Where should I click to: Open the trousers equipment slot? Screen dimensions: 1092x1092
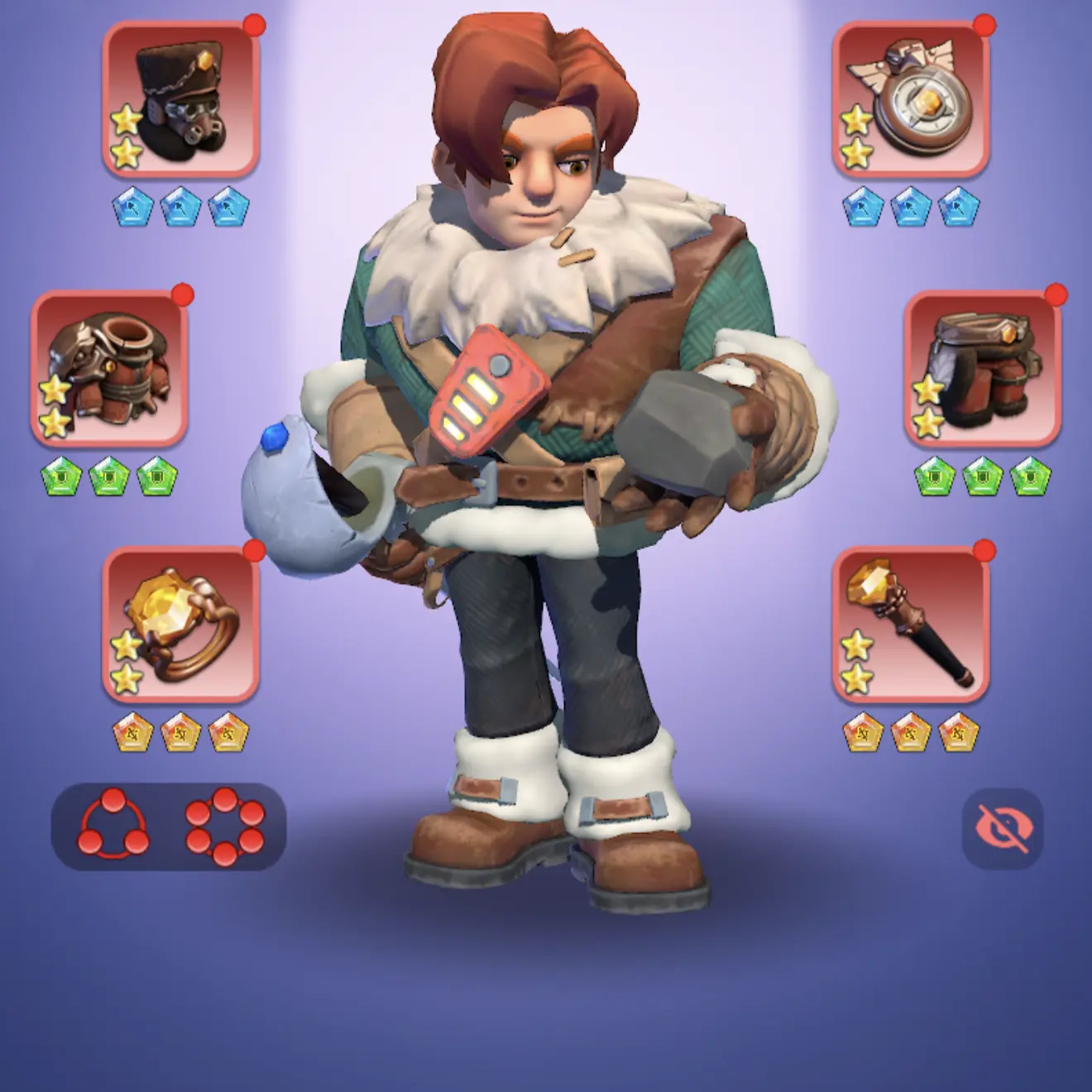[x=984, y=372]
